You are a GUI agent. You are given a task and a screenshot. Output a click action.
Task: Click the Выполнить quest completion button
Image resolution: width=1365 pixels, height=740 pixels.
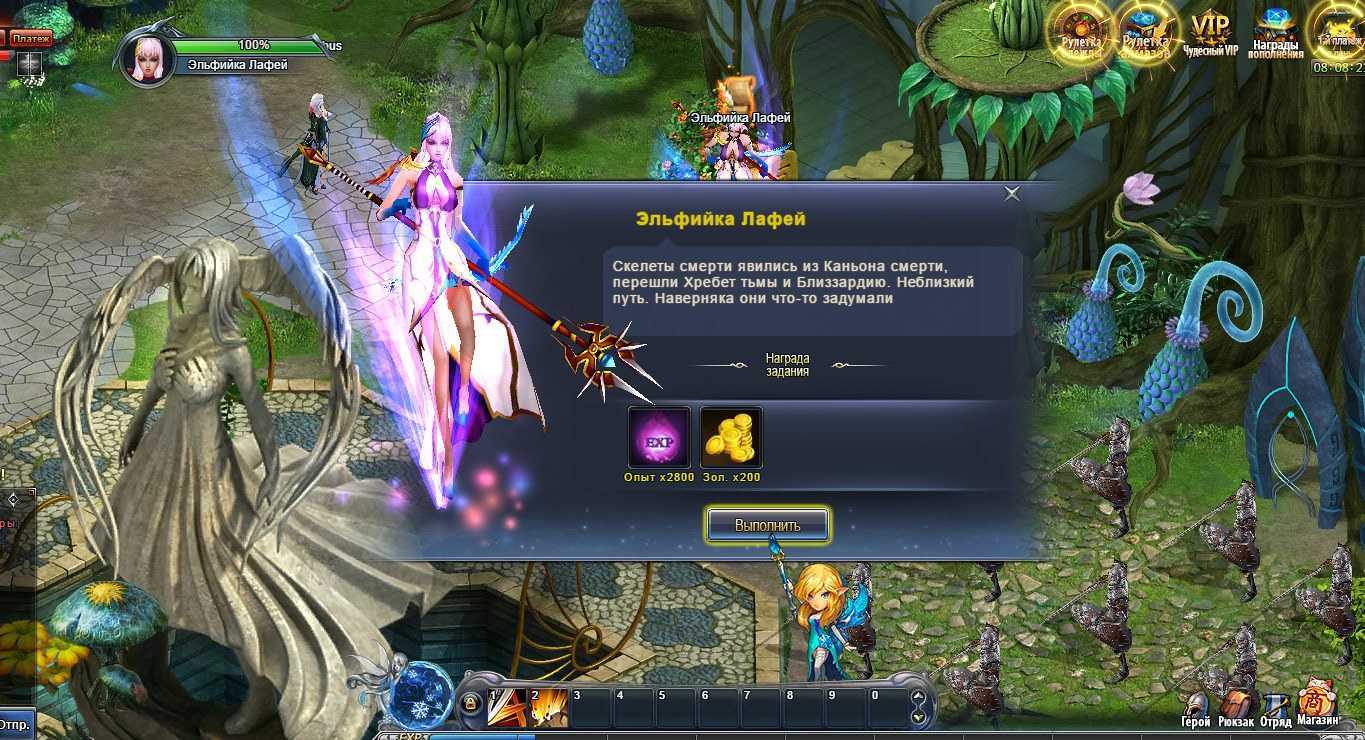[x=767, y=524]
